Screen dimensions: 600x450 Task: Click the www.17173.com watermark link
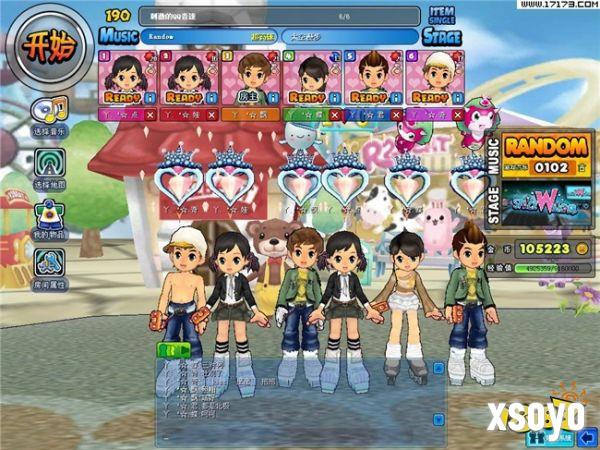click(553, 6)
